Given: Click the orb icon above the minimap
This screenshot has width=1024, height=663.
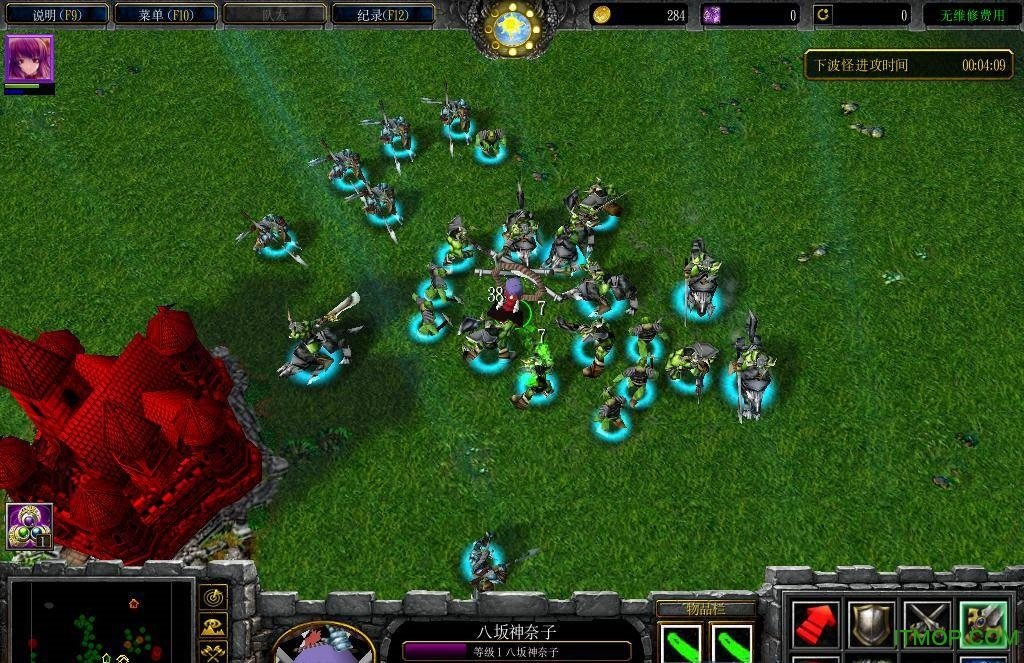Looking at the screenshot, I should coord(29,526).
